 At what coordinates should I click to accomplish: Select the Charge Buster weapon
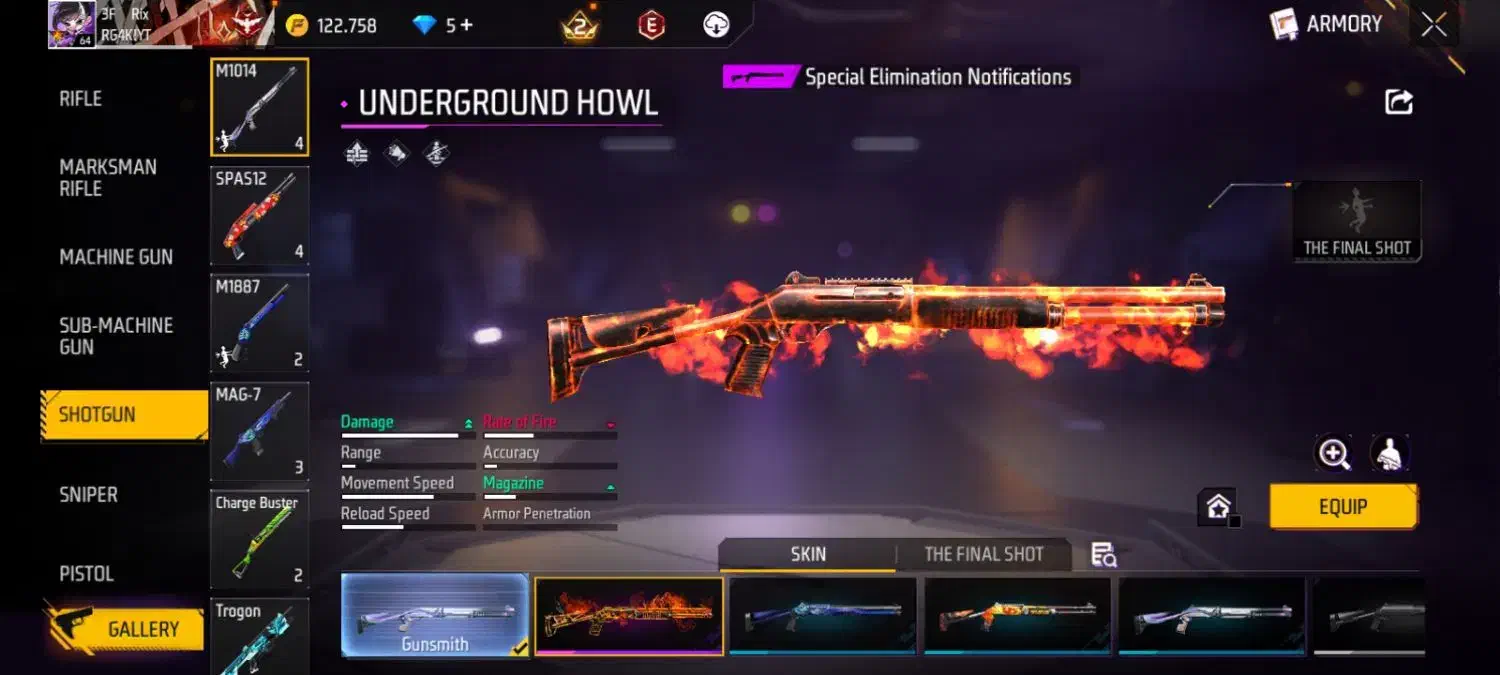[259, 538]
